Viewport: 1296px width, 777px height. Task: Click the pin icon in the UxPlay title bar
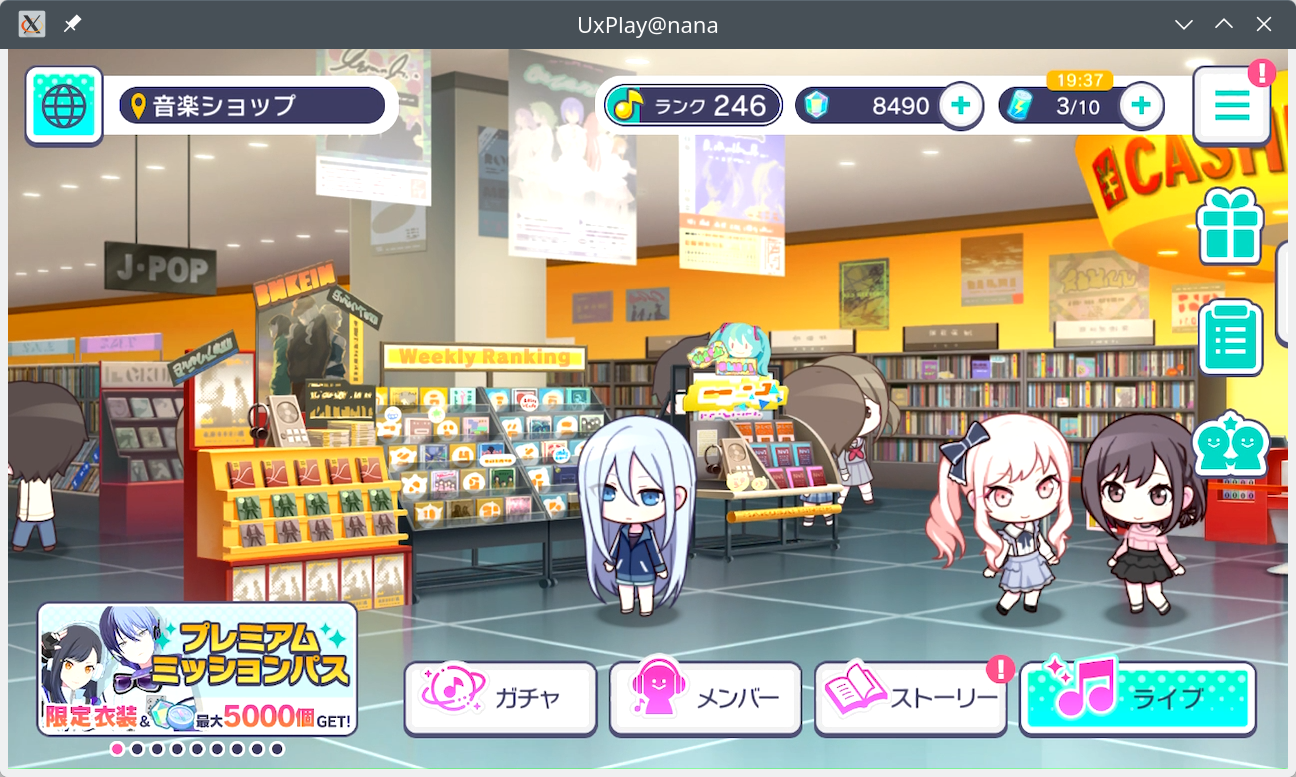point(70,24)
